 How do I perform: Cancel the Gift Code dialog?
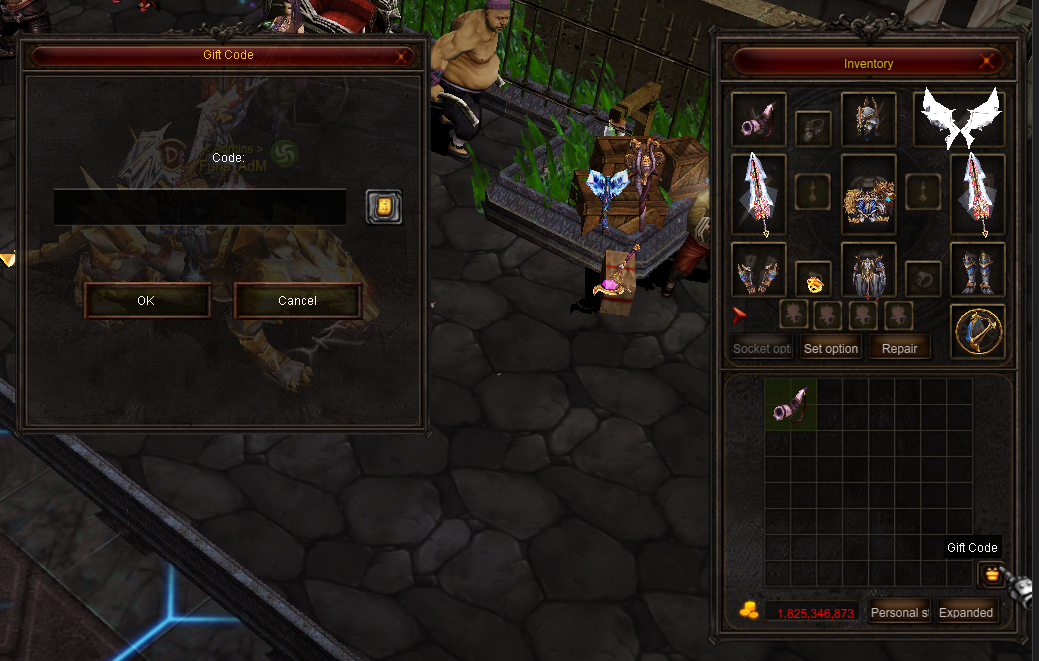pos(297,300)
